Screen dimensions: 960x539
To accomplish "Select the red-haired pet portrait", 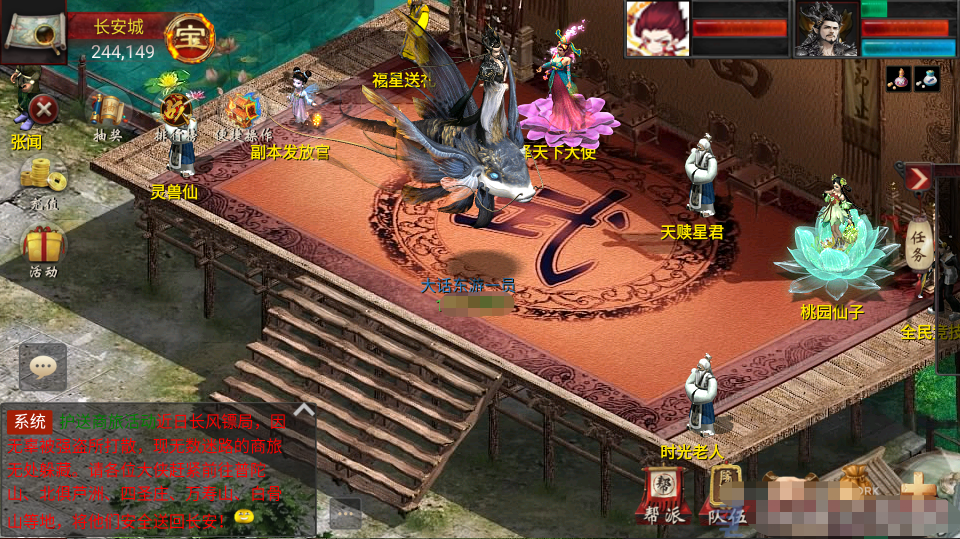I will click(x=657, y=28).
